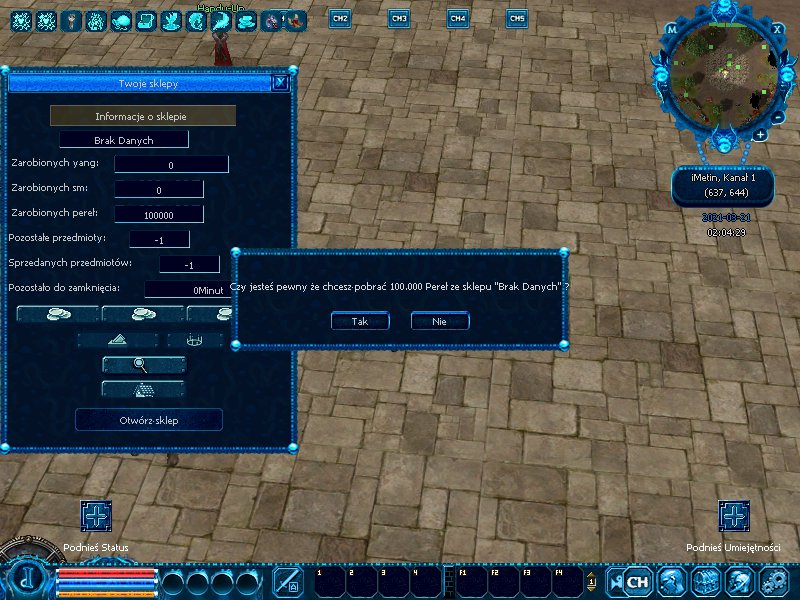The image size is (800, 600).
Task: Decline with the Nie button
Action: point(439,321)
